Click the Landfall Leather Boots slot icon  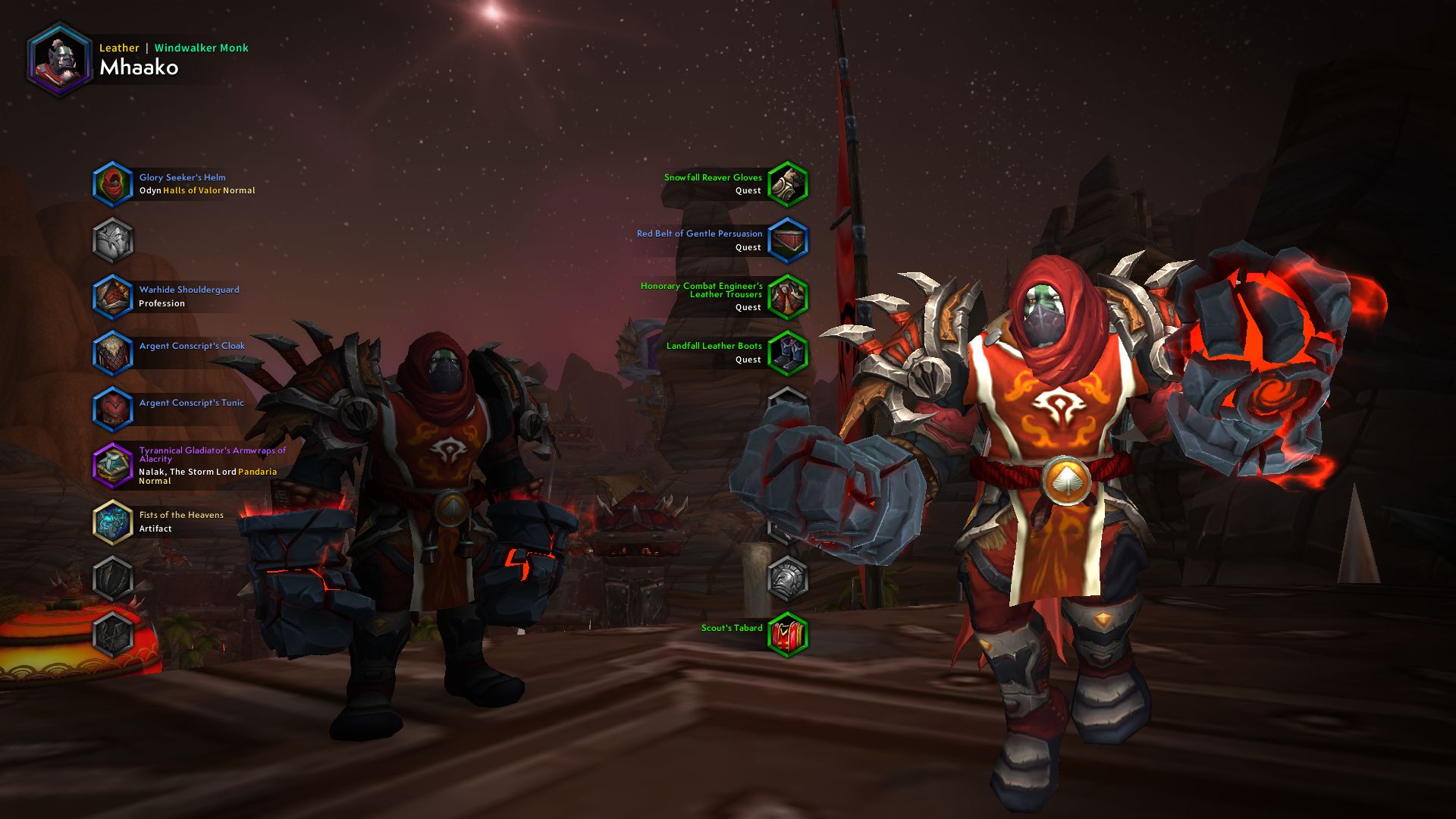pos(788,353)
